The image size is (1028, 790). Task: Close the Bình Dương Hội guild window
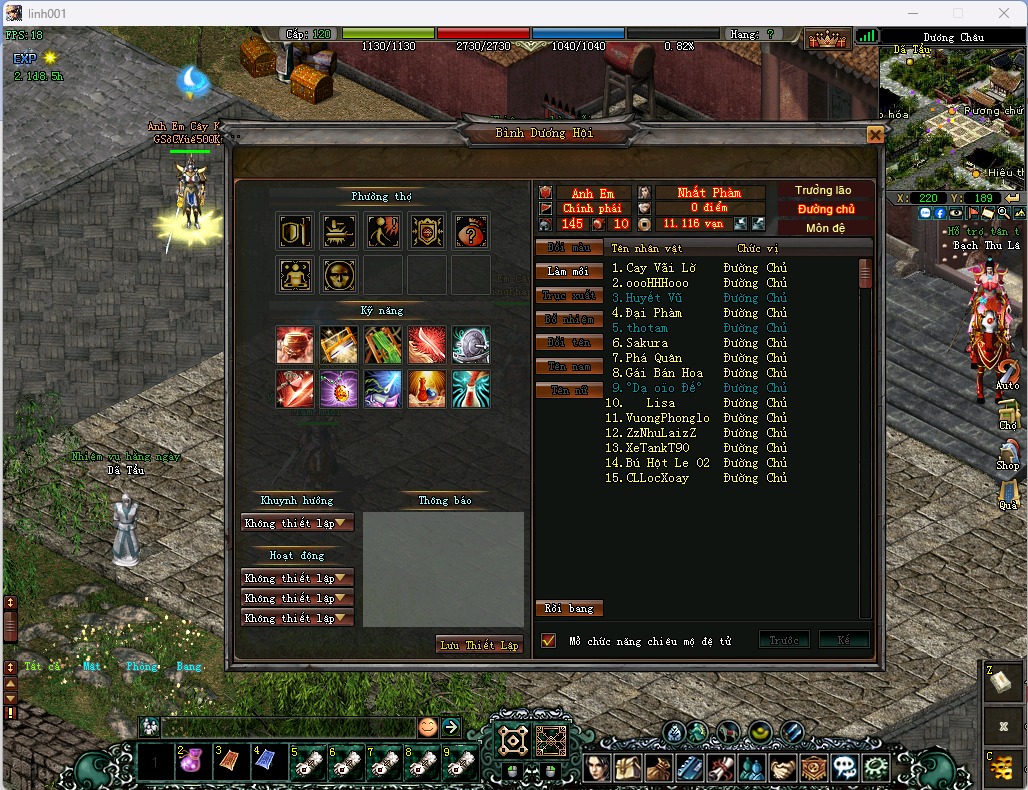pyautogui.click(x=875, y=135)
